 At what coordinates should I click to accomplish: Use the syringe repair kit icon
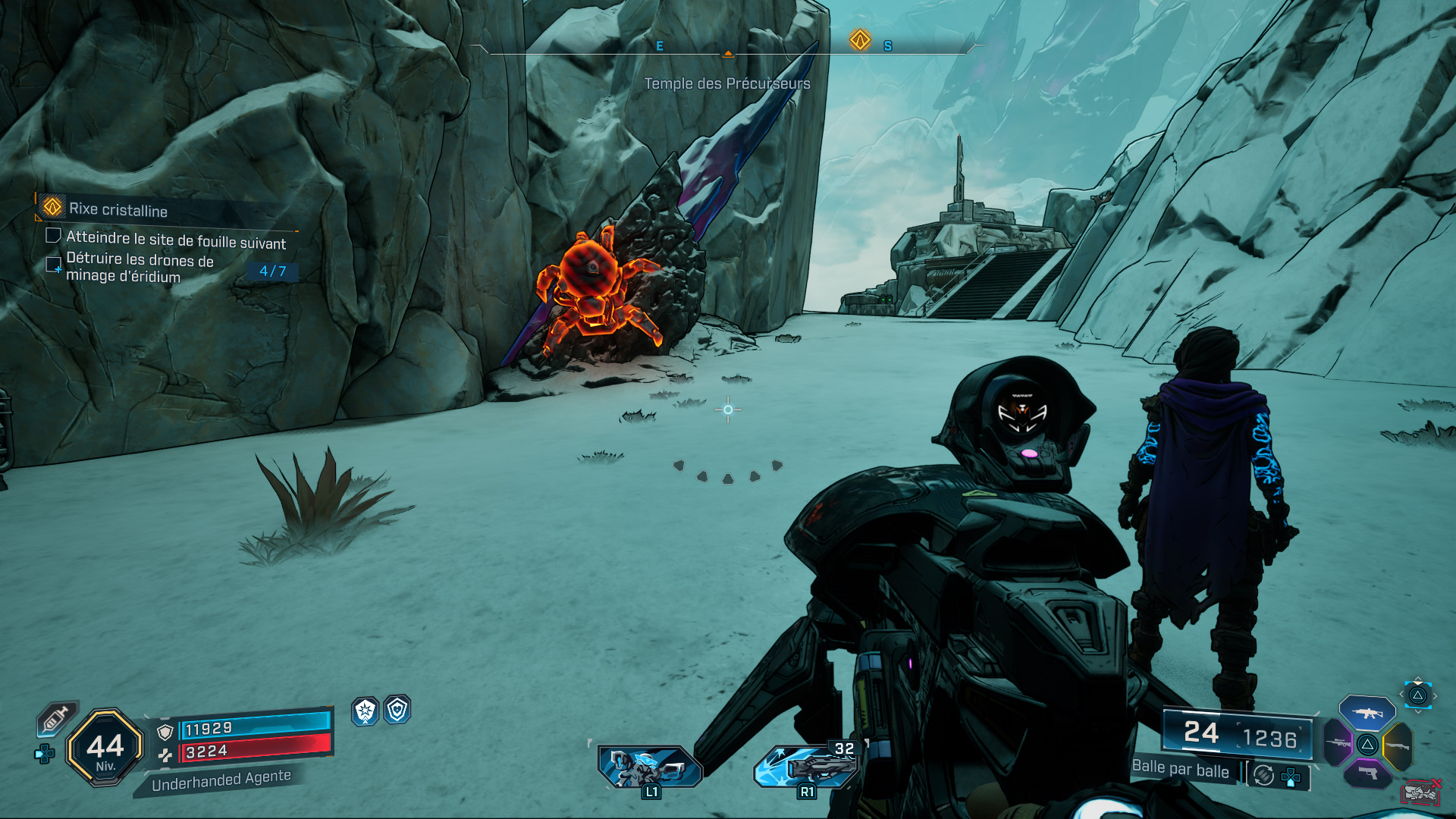(x=57, y=717)
